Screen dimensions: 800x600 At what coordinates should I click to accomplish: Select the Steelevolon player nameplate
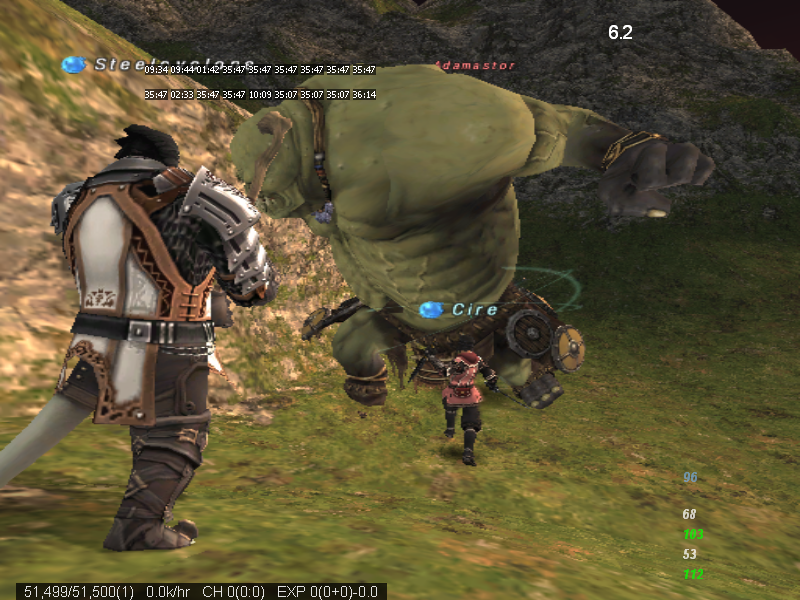pyautogui.click(x=118, y=65)
